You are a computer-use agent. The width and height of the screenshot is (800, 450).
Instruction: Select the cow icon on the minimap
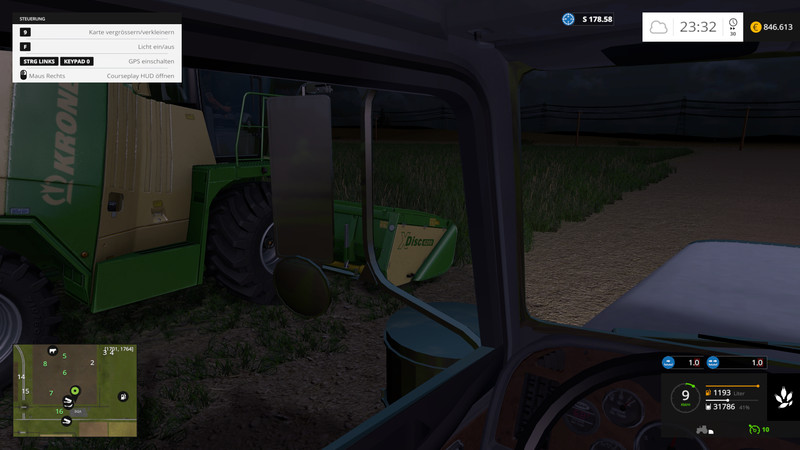52,352
